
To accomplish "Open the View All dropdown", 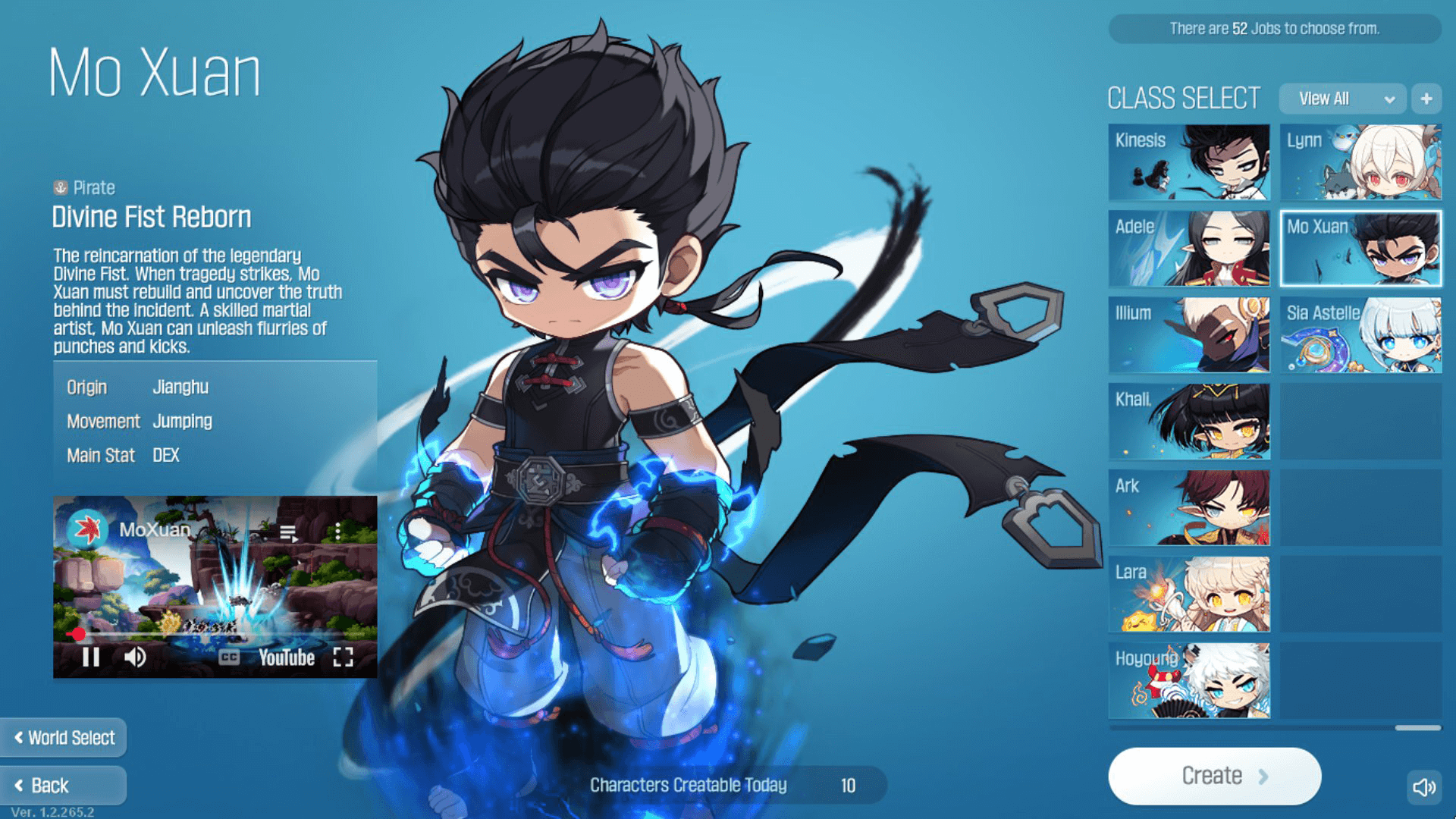I will 1342,99.
